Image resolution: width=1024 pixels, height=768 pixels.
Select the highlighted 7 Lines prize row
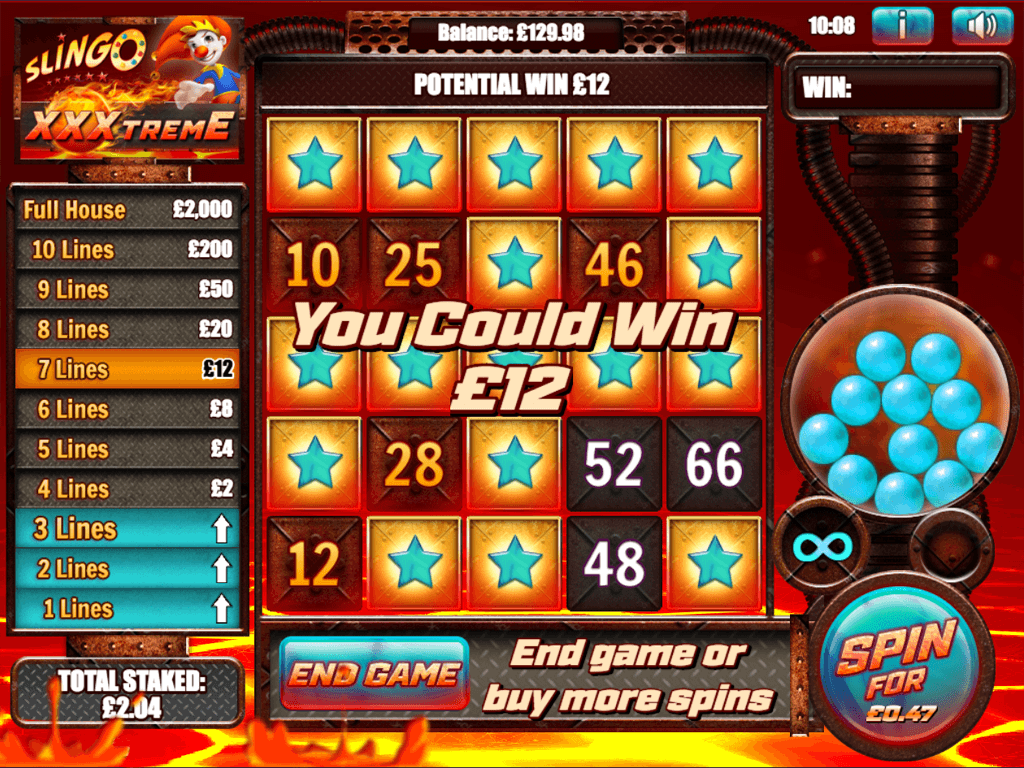pyautogui.click(x=127, y=369)
